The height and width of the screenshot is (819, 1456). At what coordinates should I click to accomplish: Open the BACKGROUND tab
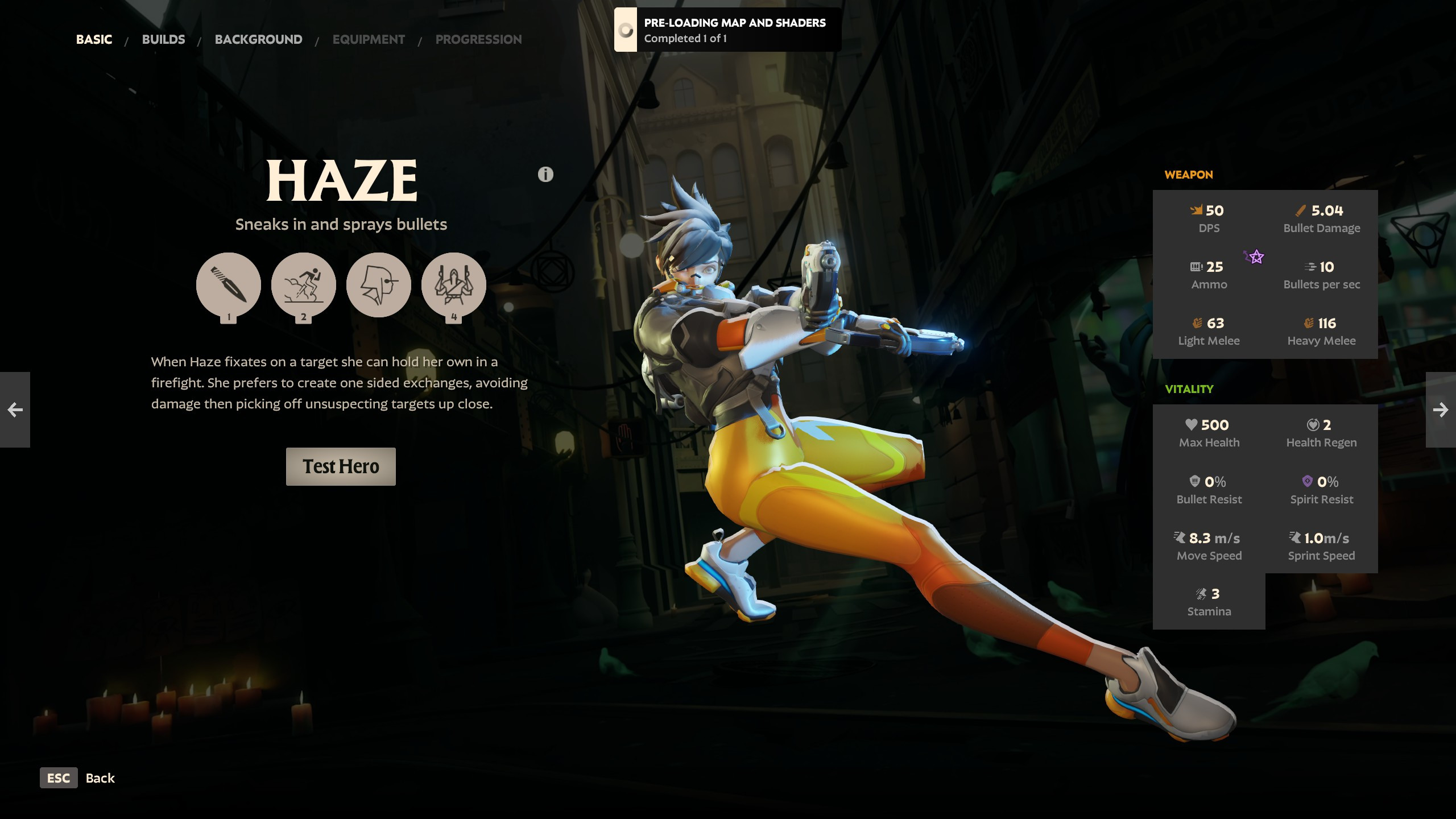(258, 39)
